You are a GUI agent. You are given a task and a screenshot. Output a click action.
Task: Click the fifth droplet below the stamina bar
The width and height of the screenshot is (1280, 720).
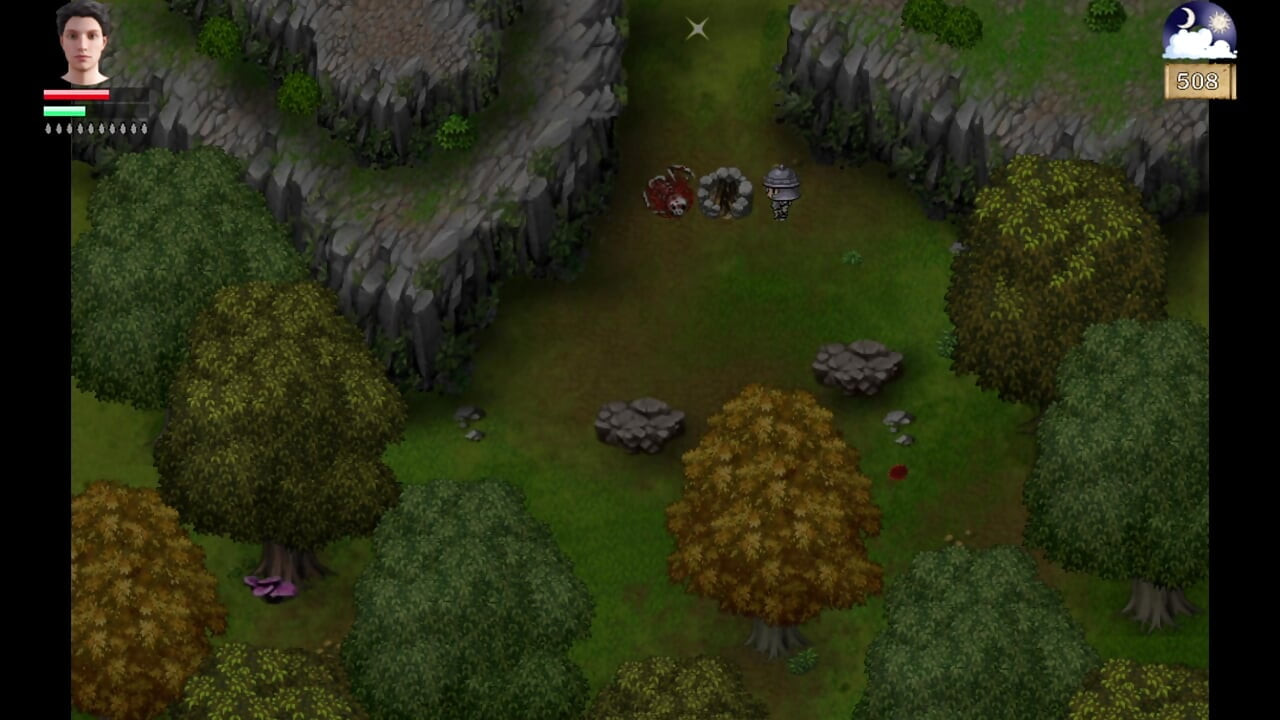click(x=91, y=128)
